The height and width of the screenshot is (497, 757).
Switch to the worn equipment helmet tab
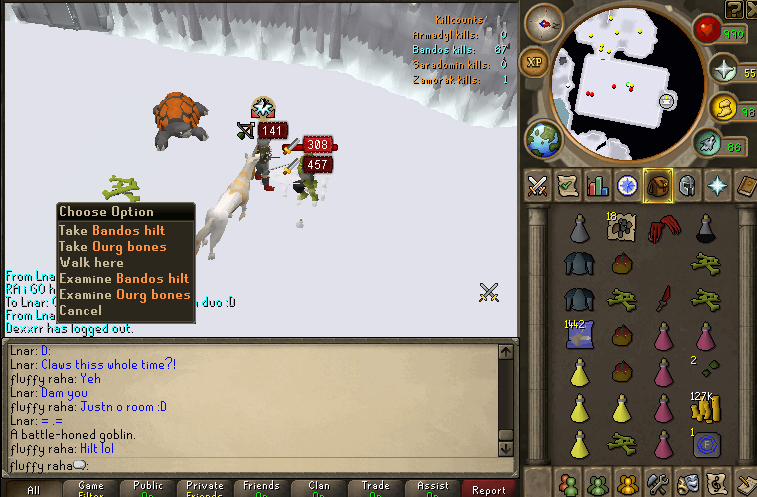tap(687, 185)
